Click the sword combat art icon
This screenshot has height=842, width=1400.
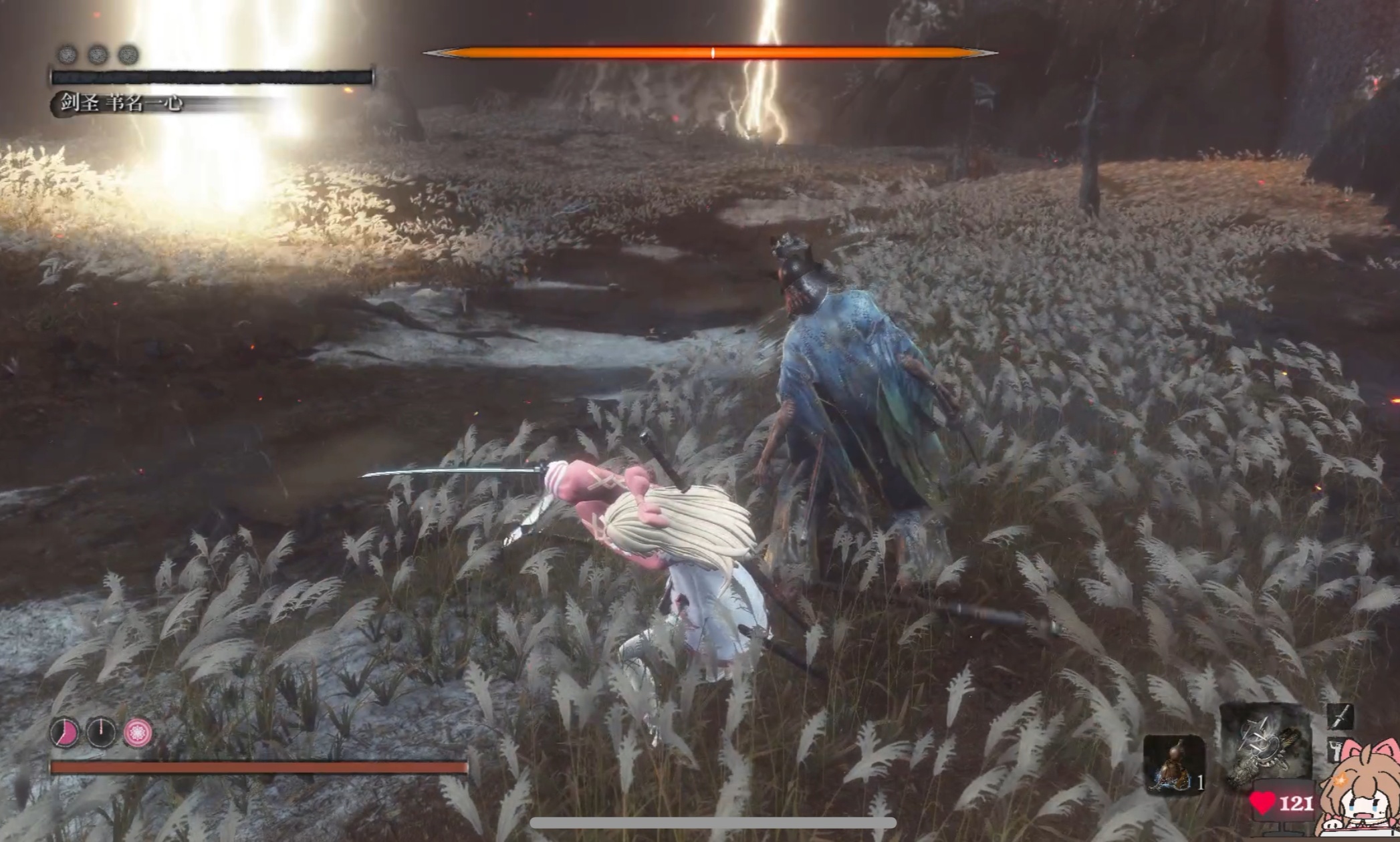point(1339,718)
